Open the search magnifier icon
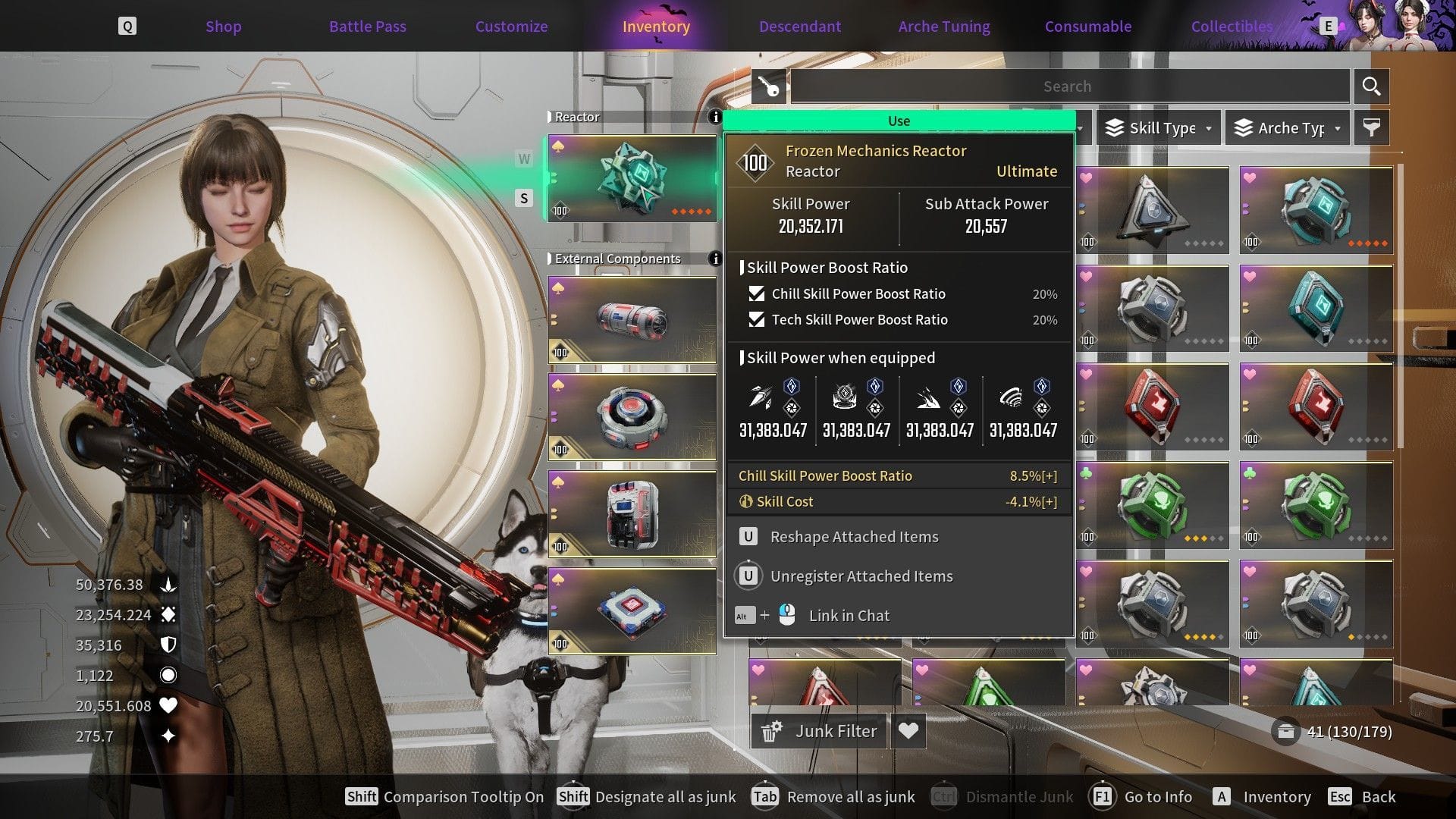The height and width of the screenshot is (819, 1456). (x=1371, y=86)
